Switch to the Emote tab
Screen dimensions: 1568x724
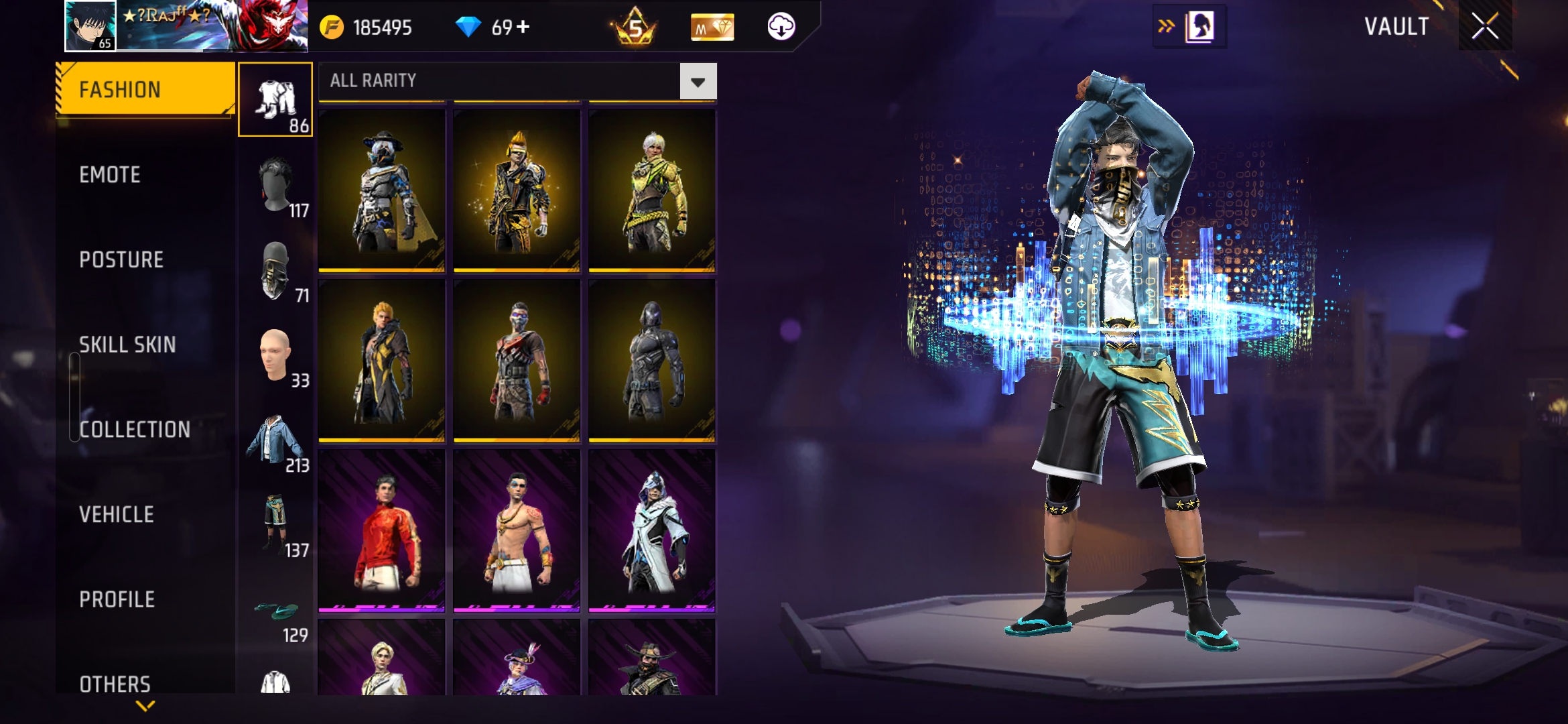pyautogui.click(x=110, y=175)
